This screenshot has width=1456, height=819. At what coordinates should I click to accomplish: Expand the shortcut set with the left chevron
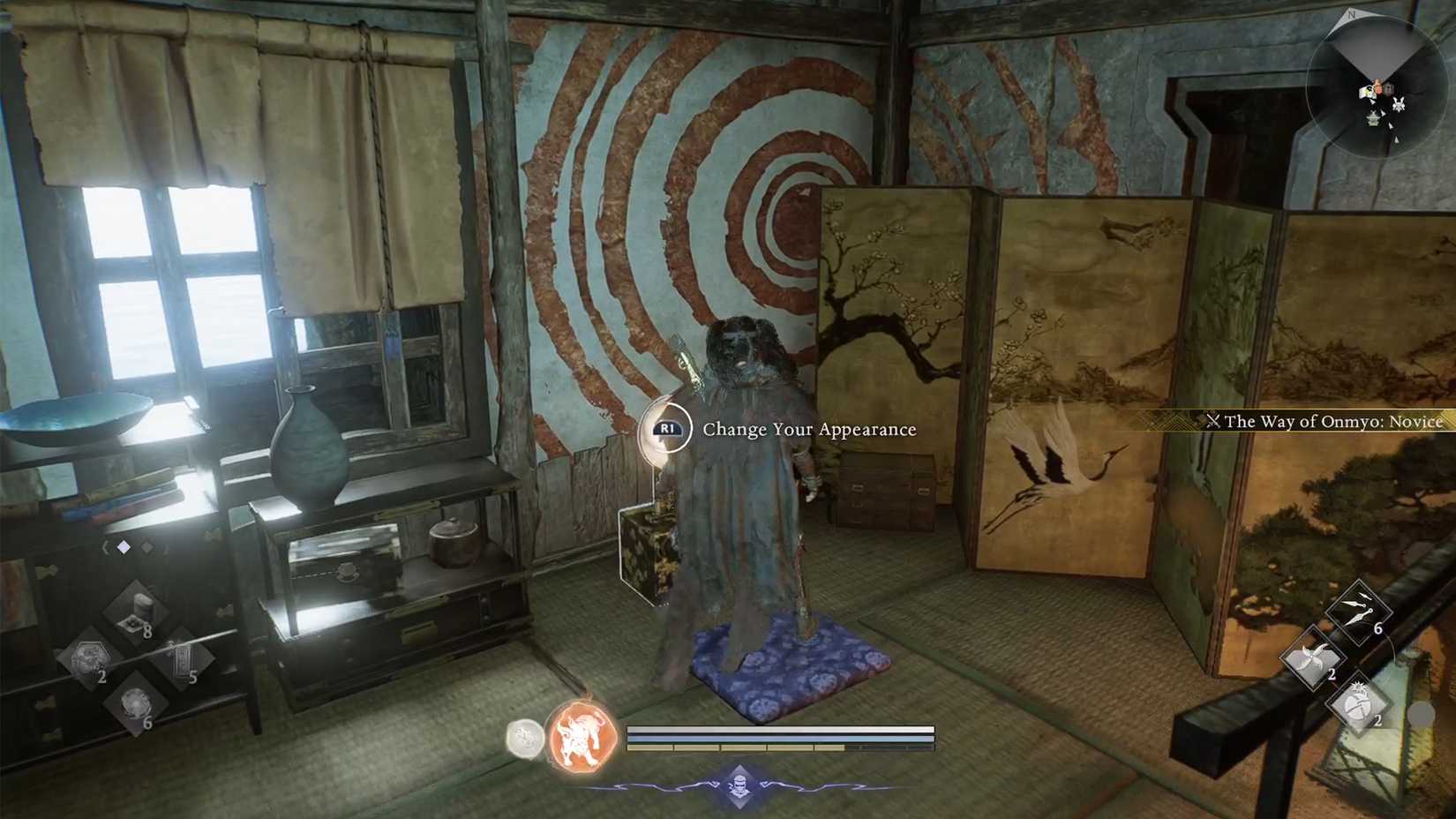point(106,546)
